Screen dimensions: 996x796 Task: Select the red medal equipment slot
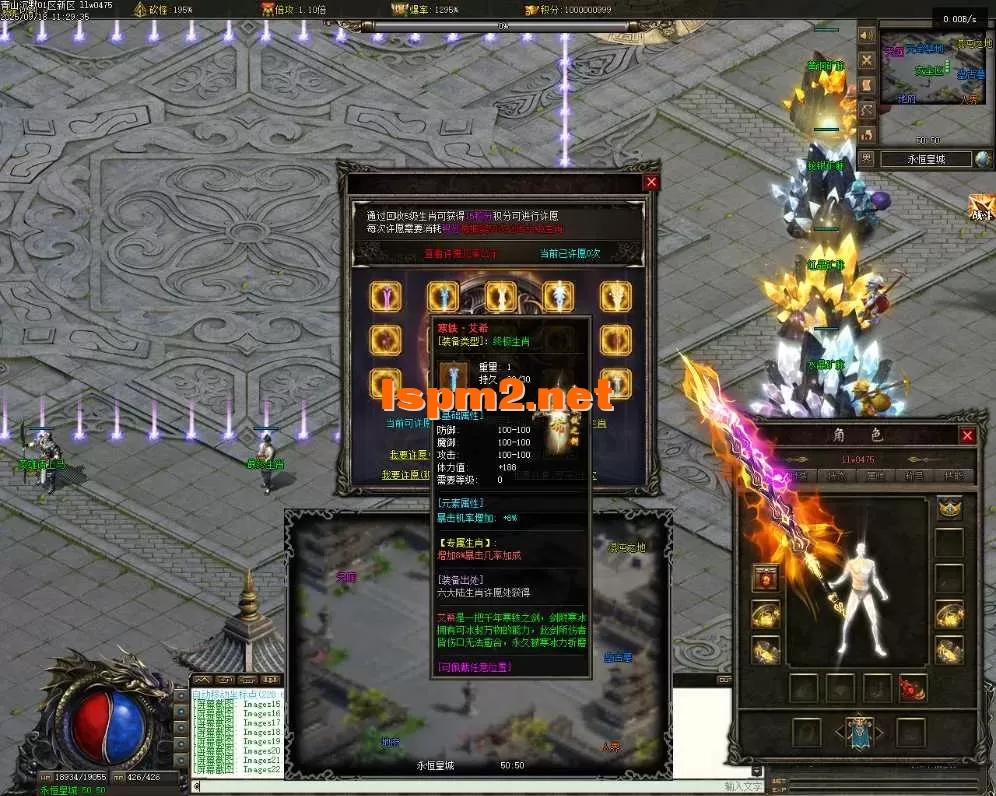click(767, 579)
